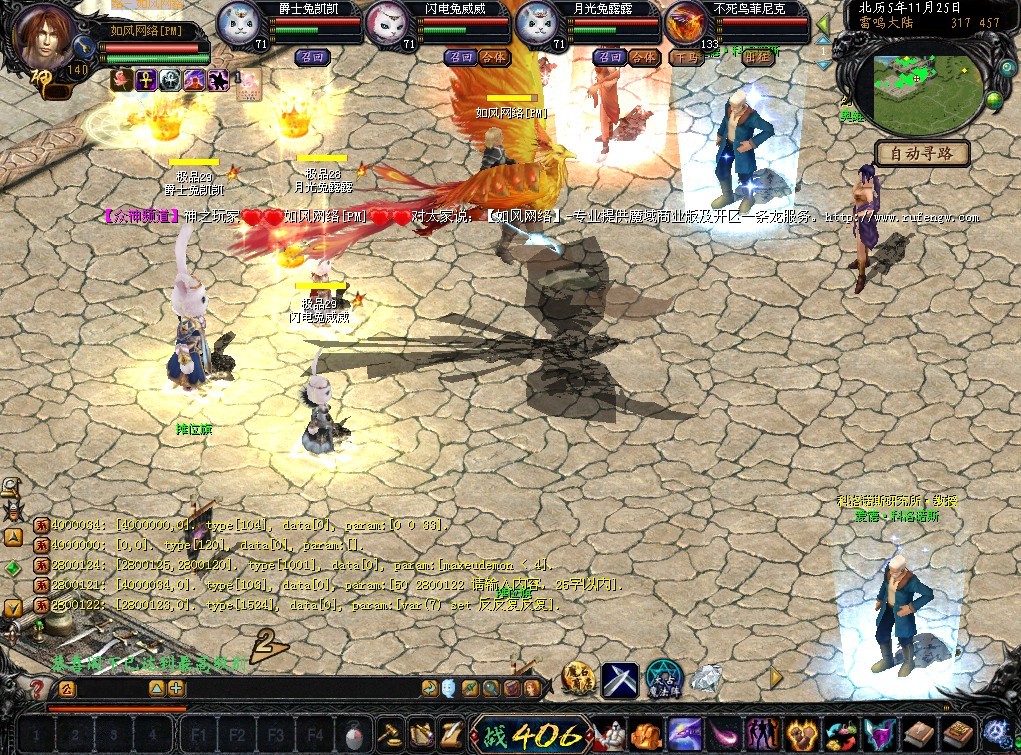Open the red question mark help
The width and height of the screenshot is (1021, 755).
37,689
